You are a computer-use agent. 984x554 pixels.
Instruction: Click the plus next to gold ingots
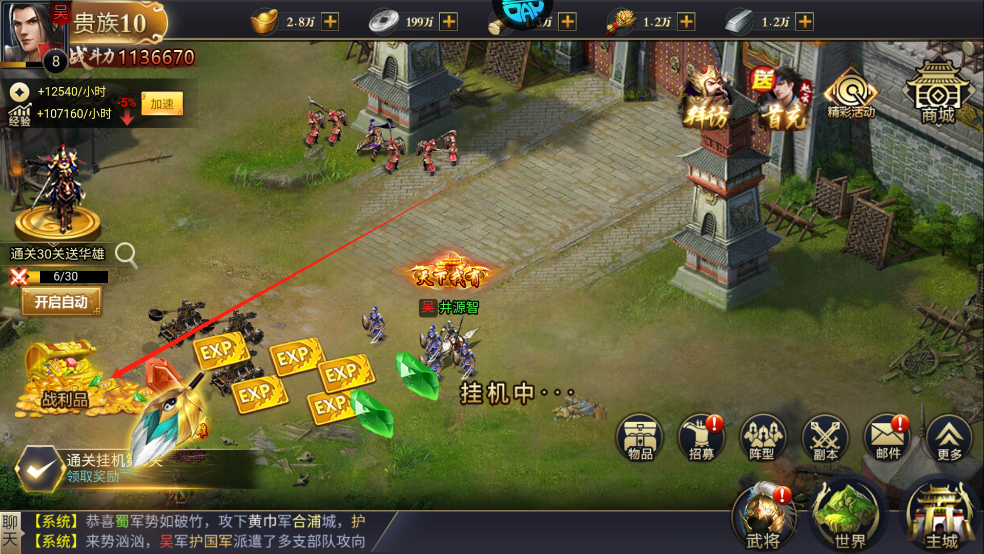(329, 21)
